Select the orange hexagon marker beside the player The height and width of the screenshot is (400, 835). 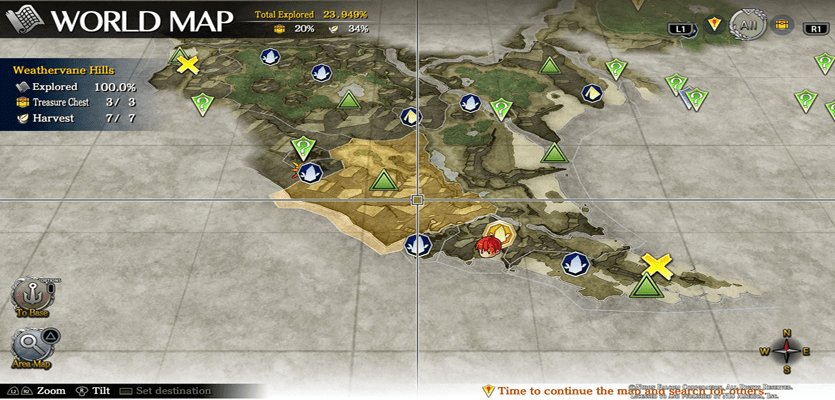[x=506, y=234]
